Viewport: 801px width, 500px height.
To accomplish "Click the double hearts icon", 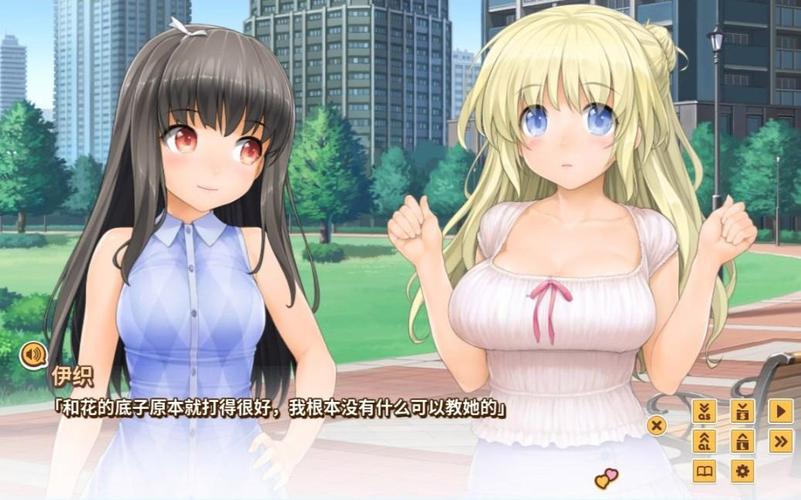I will 606,479.
